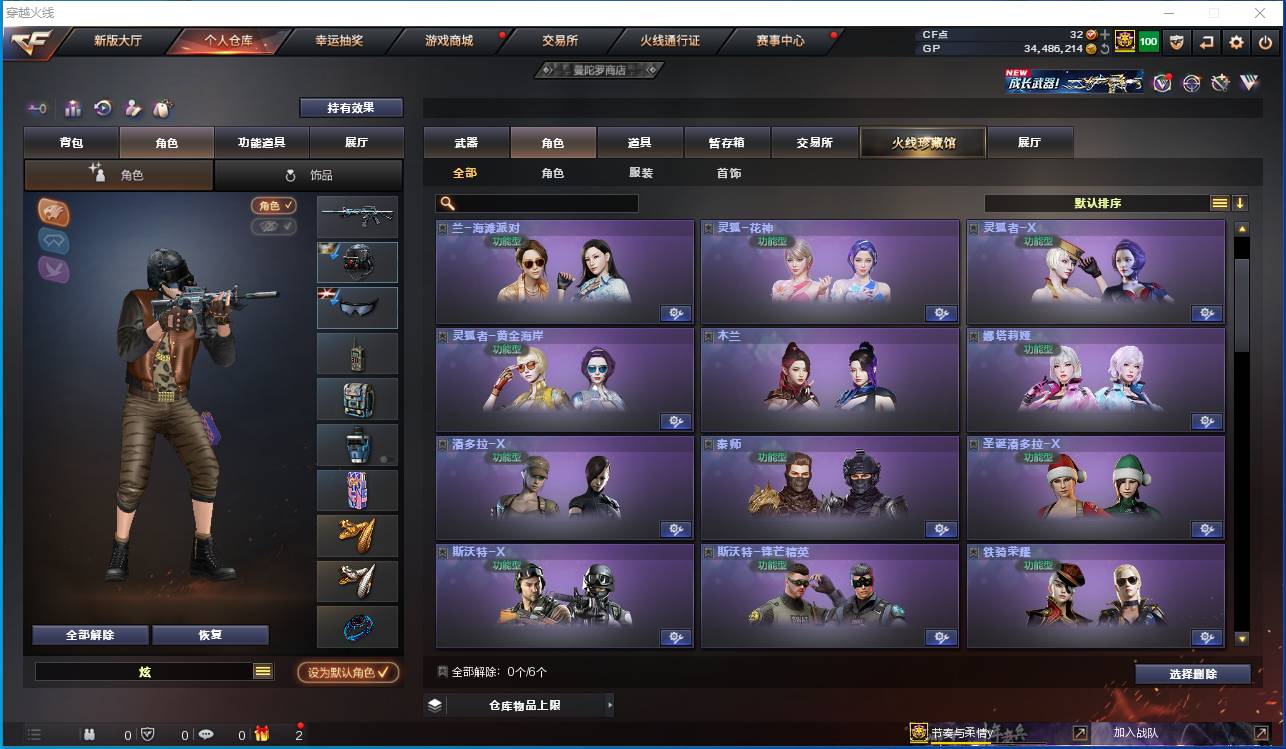Image resolution: width=1286 pixels, height=749 pixels.
Task: Click the gear icon on the 木兰 character card
Action: 941,421
